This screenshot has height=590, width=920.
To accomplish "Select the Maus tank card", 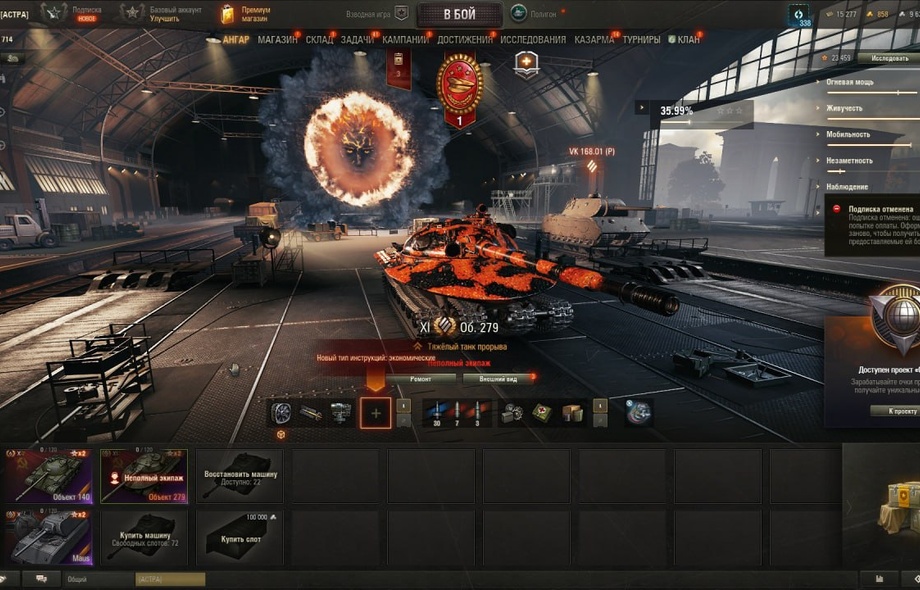I will 47,537.
